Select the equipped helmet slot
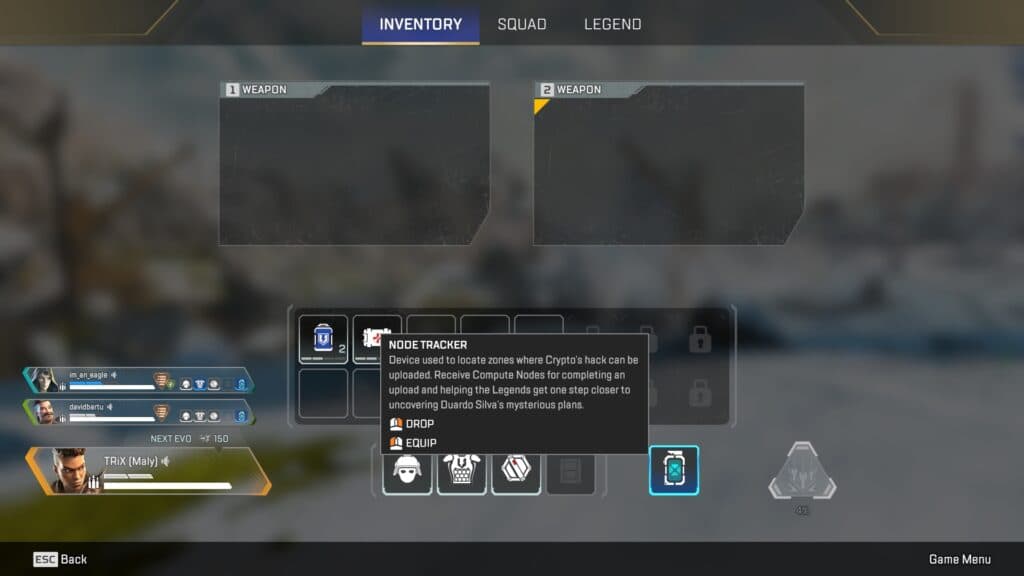Screen dimensions: 1024x576 (407, 470)
